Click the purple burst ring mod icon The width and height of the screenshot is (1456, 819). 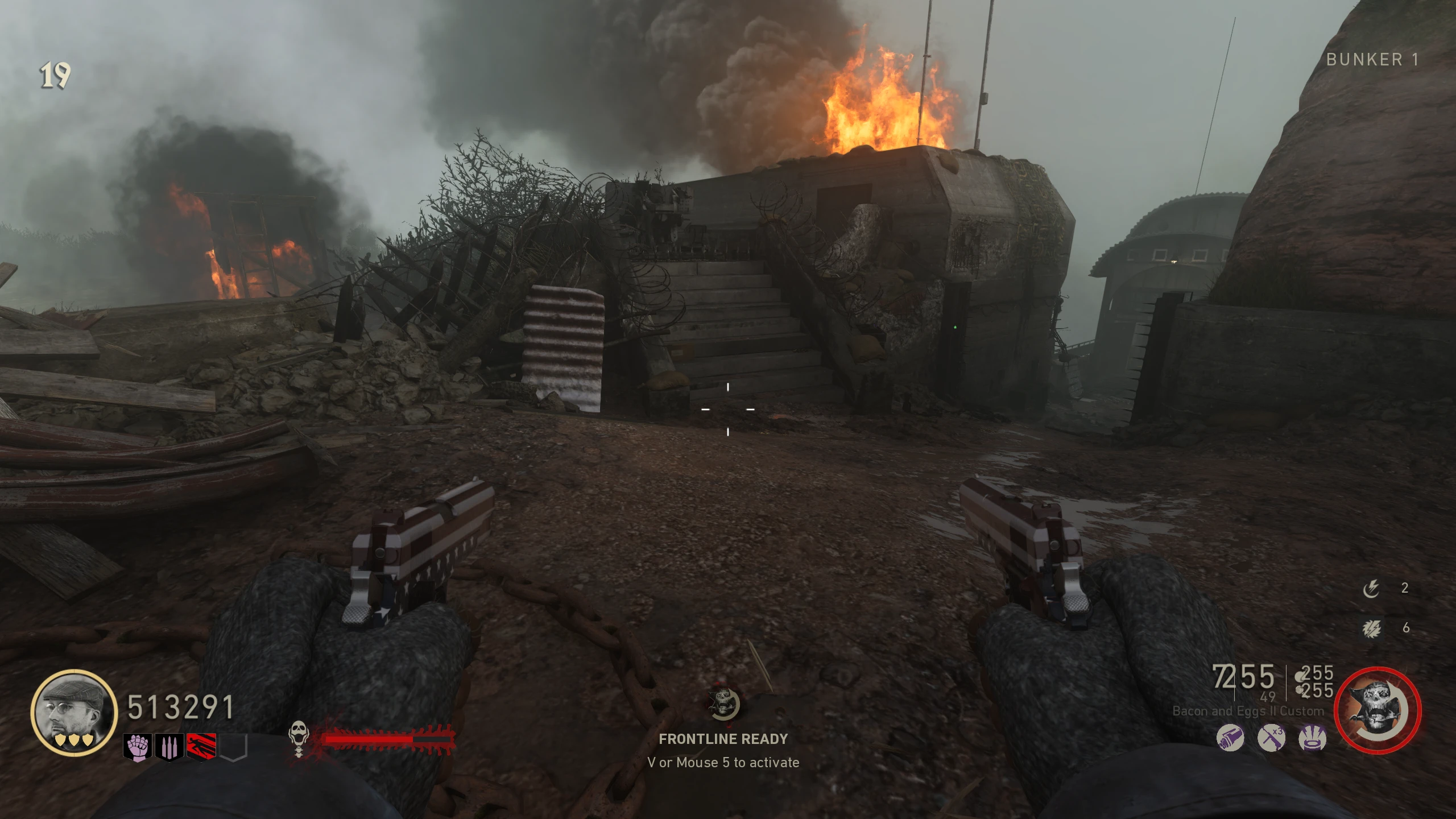[1313, 738]
